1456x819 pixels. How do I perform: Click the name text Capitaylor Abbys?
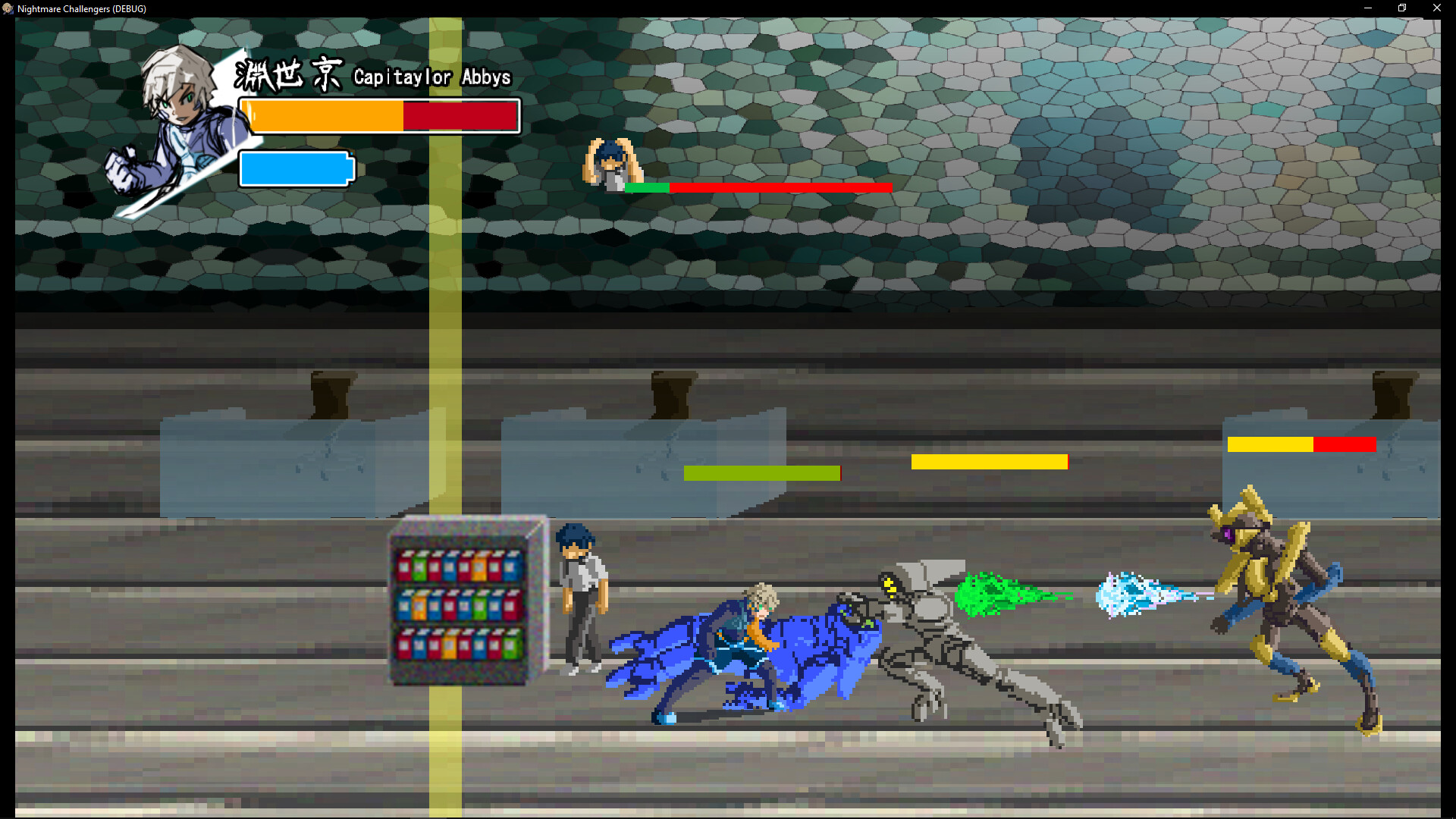[431, 77]
